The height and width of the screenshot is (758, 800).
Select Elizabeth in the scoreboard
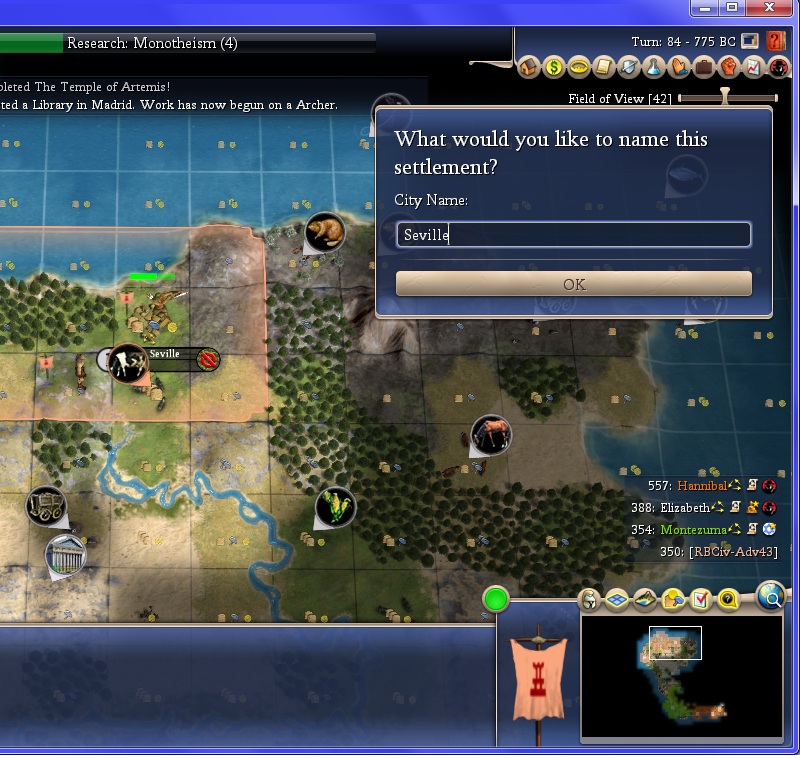pyautogui.click(x=685, y=508)
